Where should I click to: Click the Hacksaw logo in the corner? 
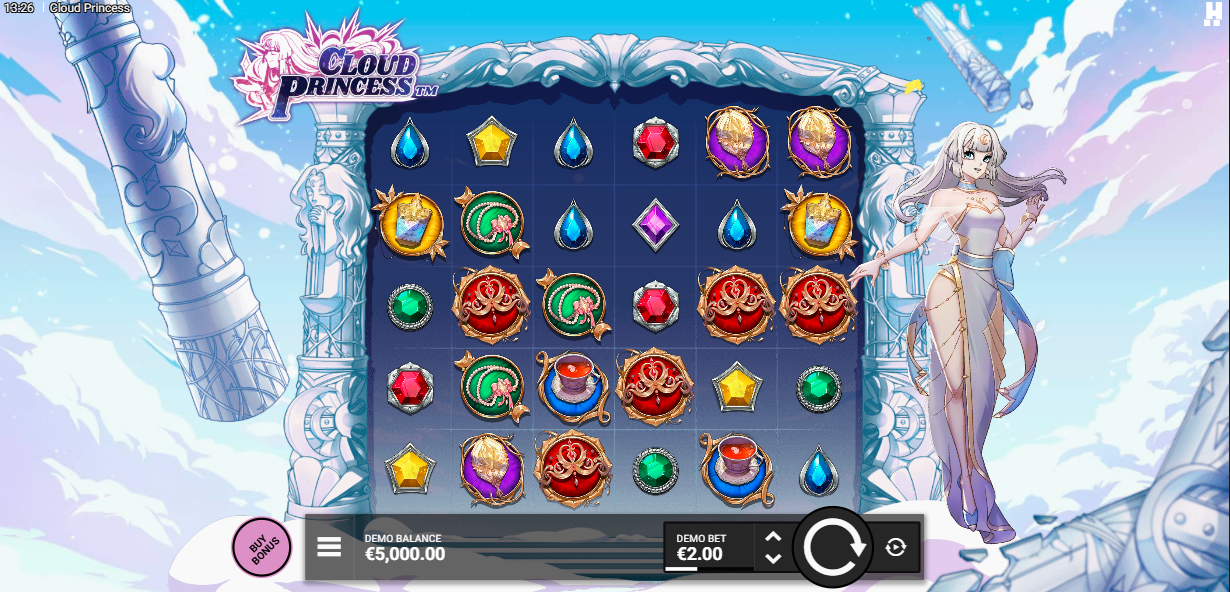tap(1213, 14)
